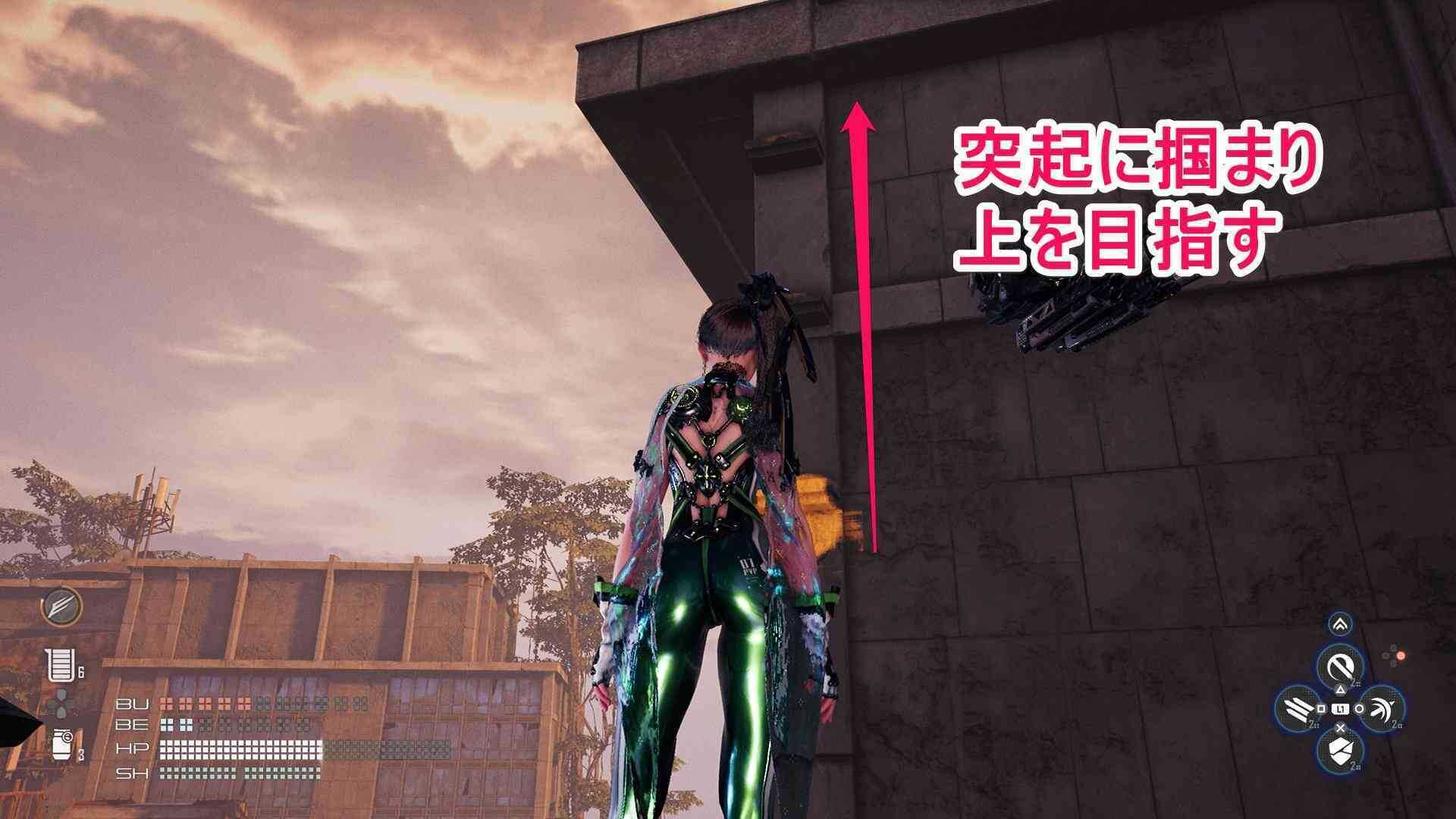The height and width of the screenshot is (819, 1456).
Task: Click the BU gauge label
Action: click(x=133, y=703)
